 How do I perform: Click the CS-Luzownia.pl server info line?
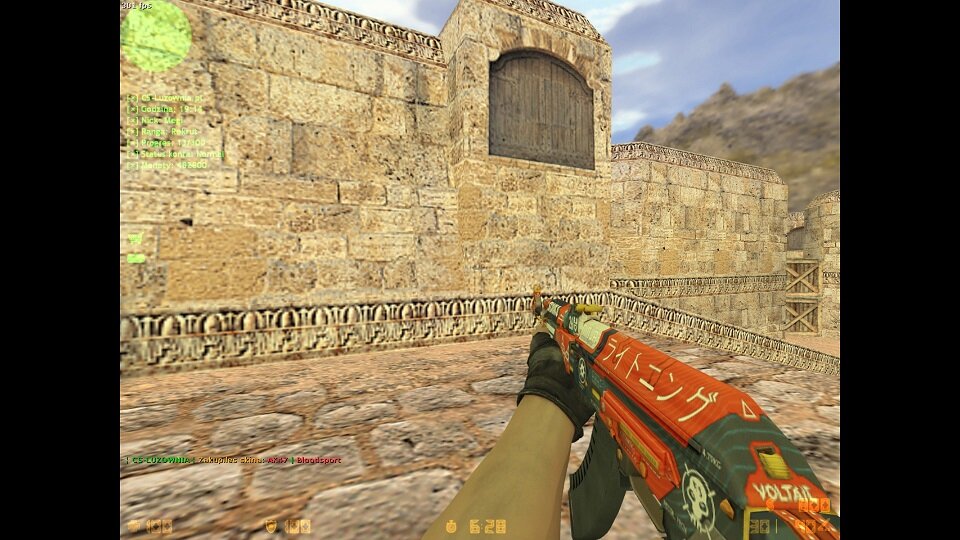tap(166, 98)
